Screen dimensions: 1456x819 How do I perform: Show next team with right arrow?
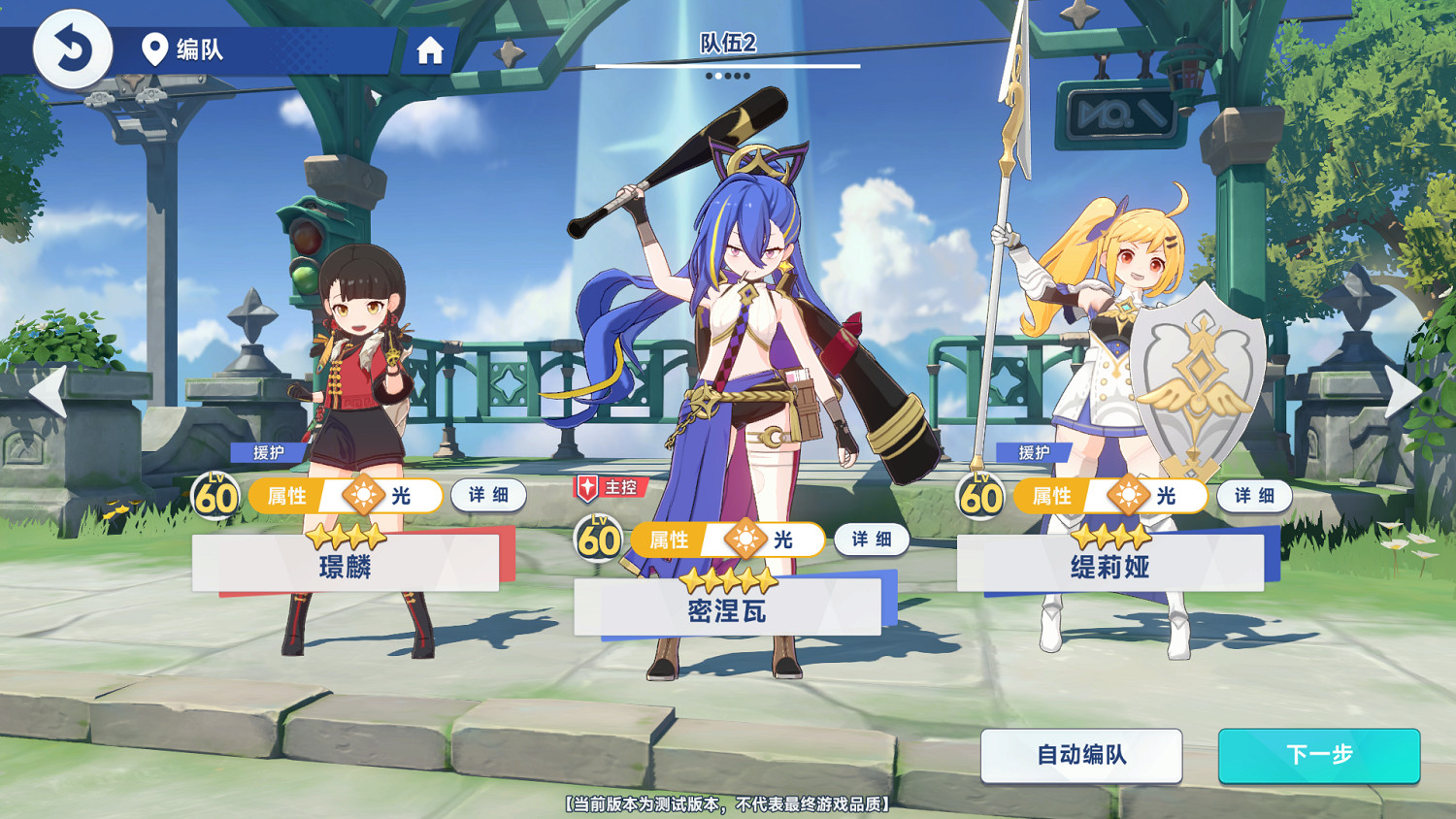1404,391
